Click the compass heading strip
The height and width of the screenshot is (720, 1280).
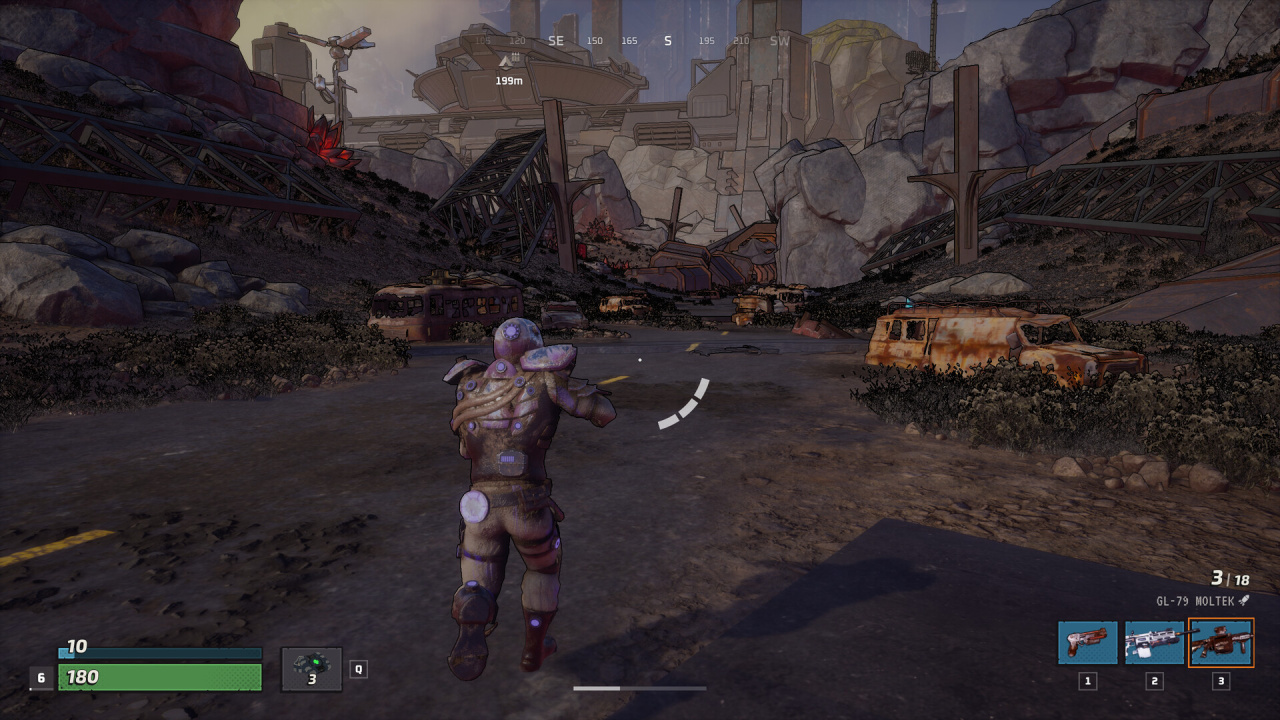pos(640,41)
